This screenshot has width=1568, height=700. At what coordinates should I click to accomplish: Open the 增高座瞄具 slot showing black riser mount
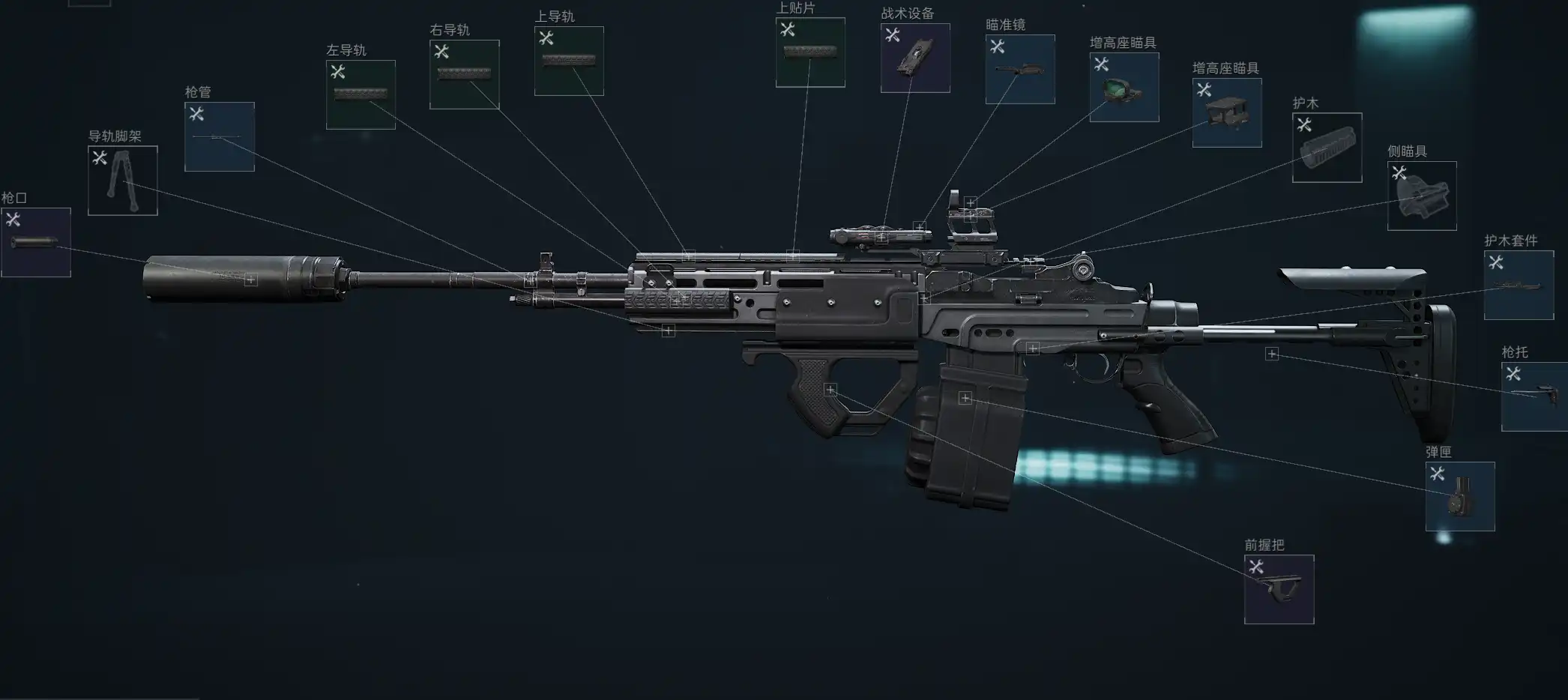click(1227, 112)
